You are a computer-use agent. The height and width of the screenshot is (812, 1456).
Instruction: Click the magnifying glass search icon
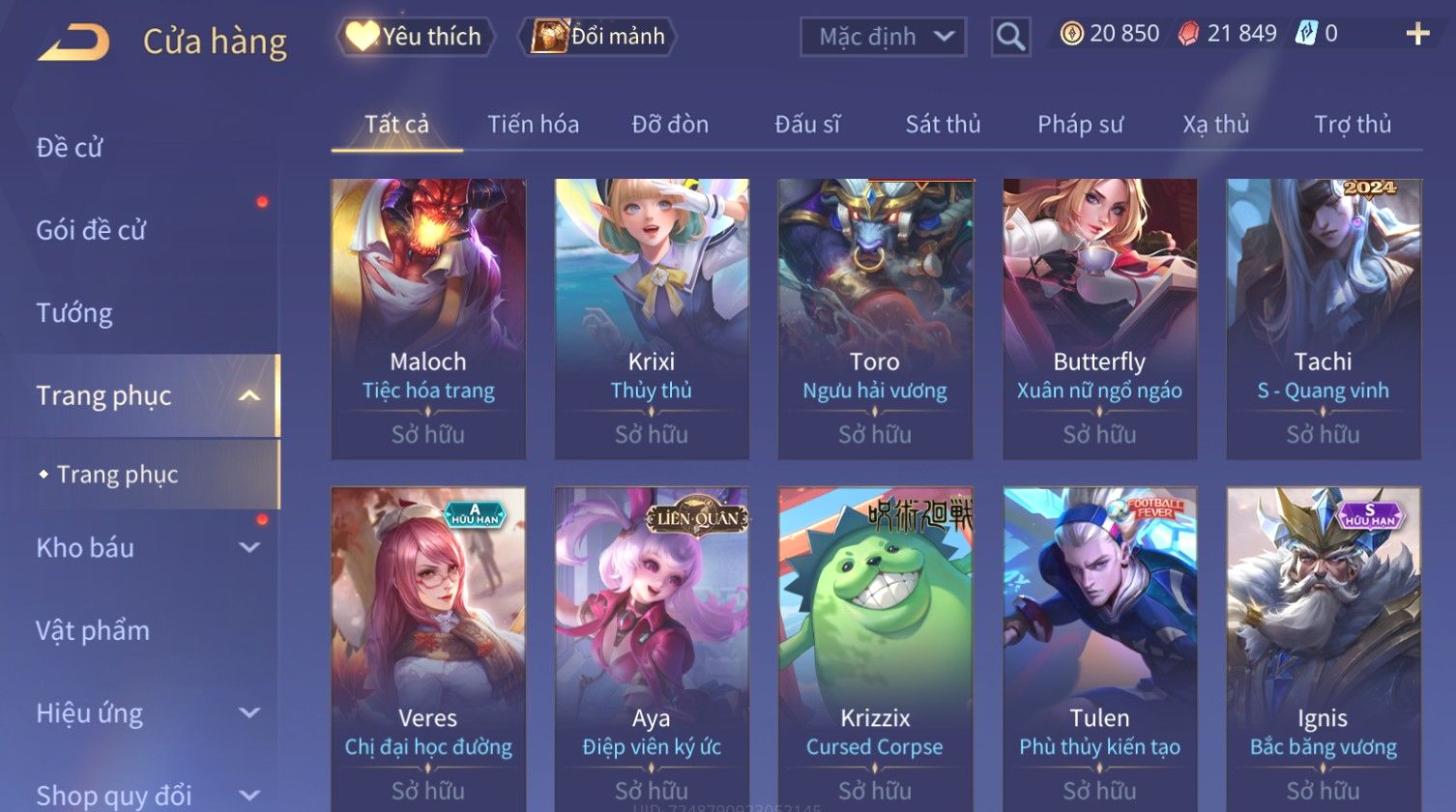(1010, 37)
